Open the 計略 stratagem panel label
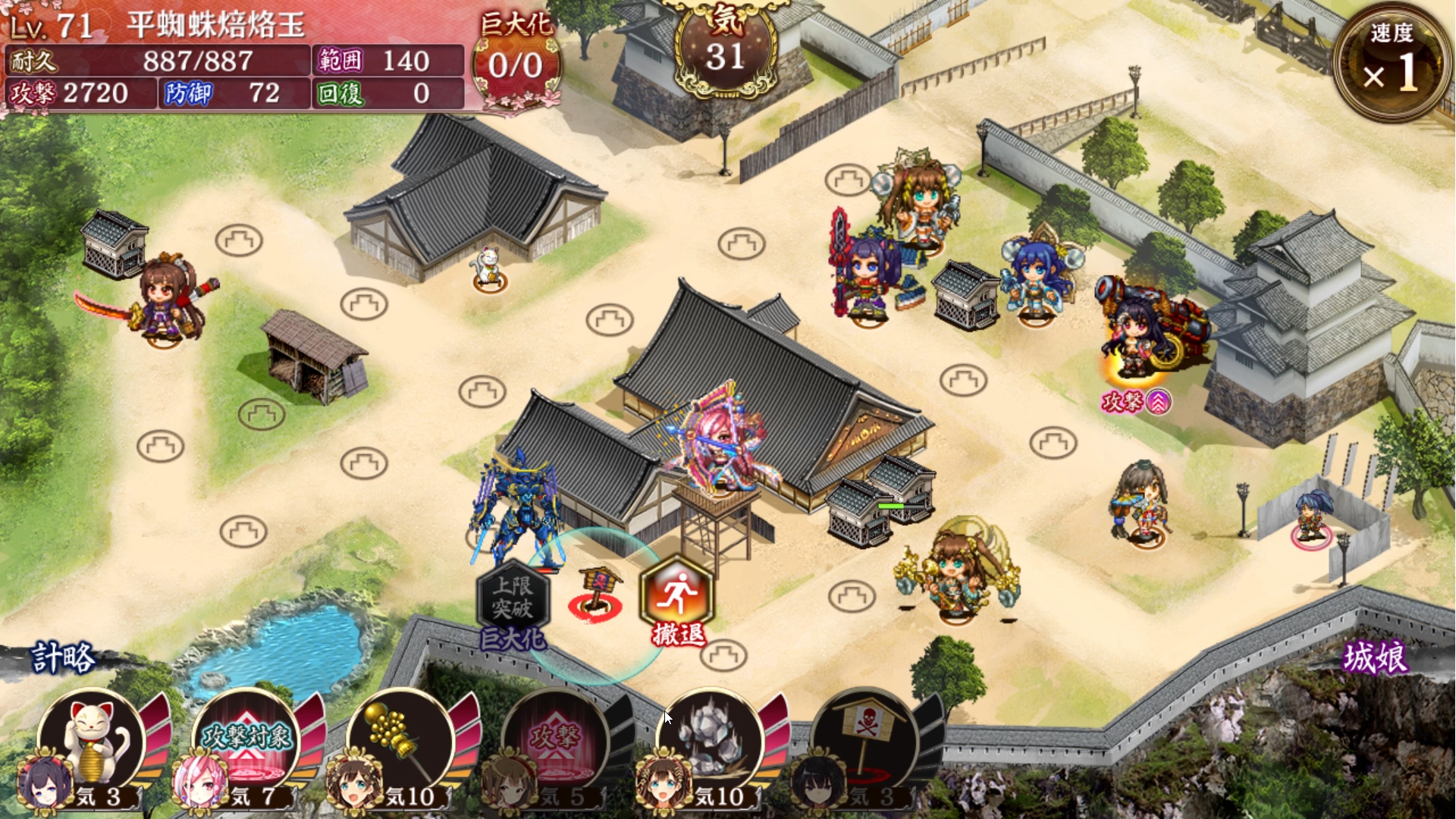Image resolution: width=1456 pixels, height=819 pixels. pyautogui.click(x=64, y=658)
